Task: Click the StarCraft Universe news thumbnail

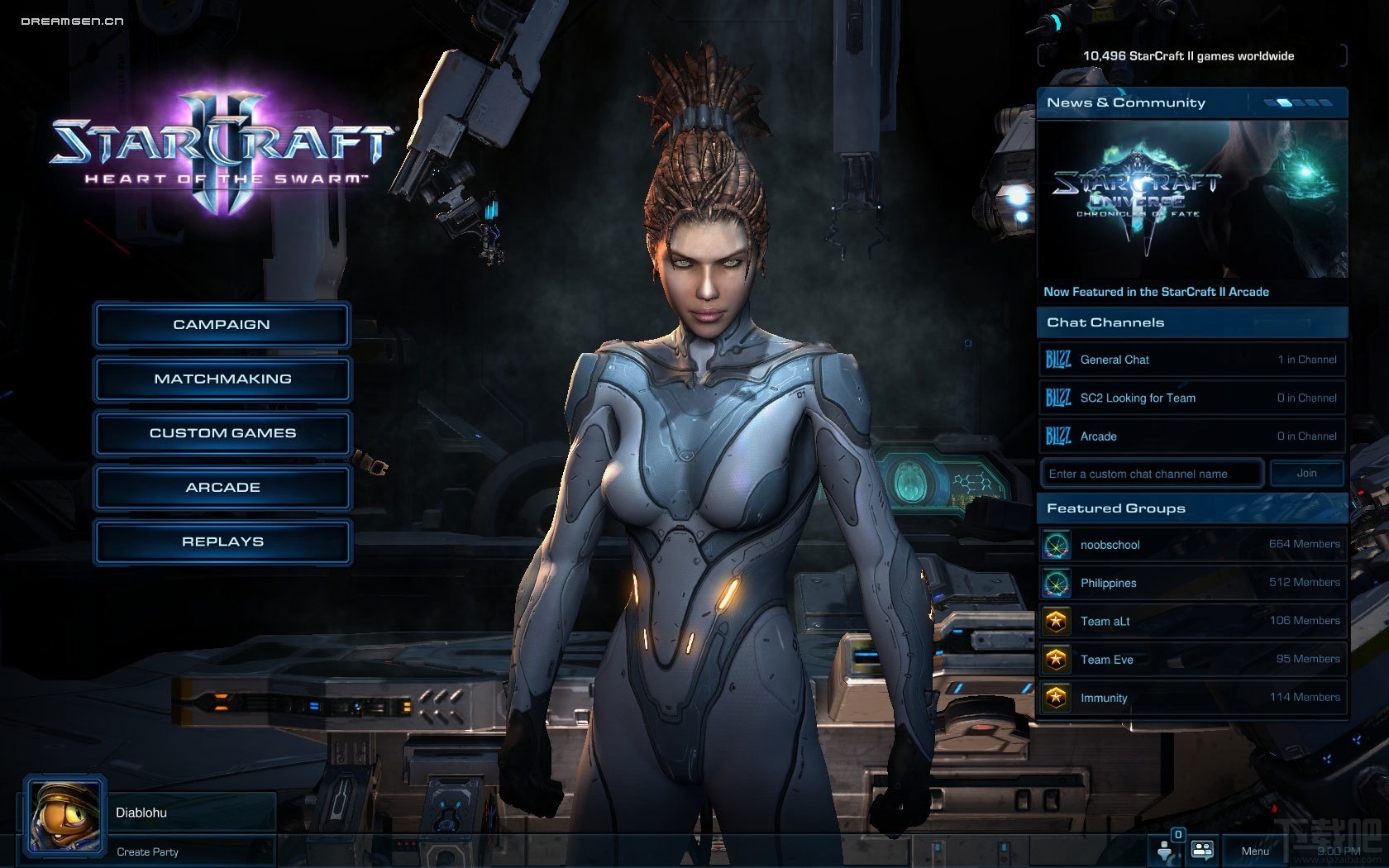Action: point(1191,198)
